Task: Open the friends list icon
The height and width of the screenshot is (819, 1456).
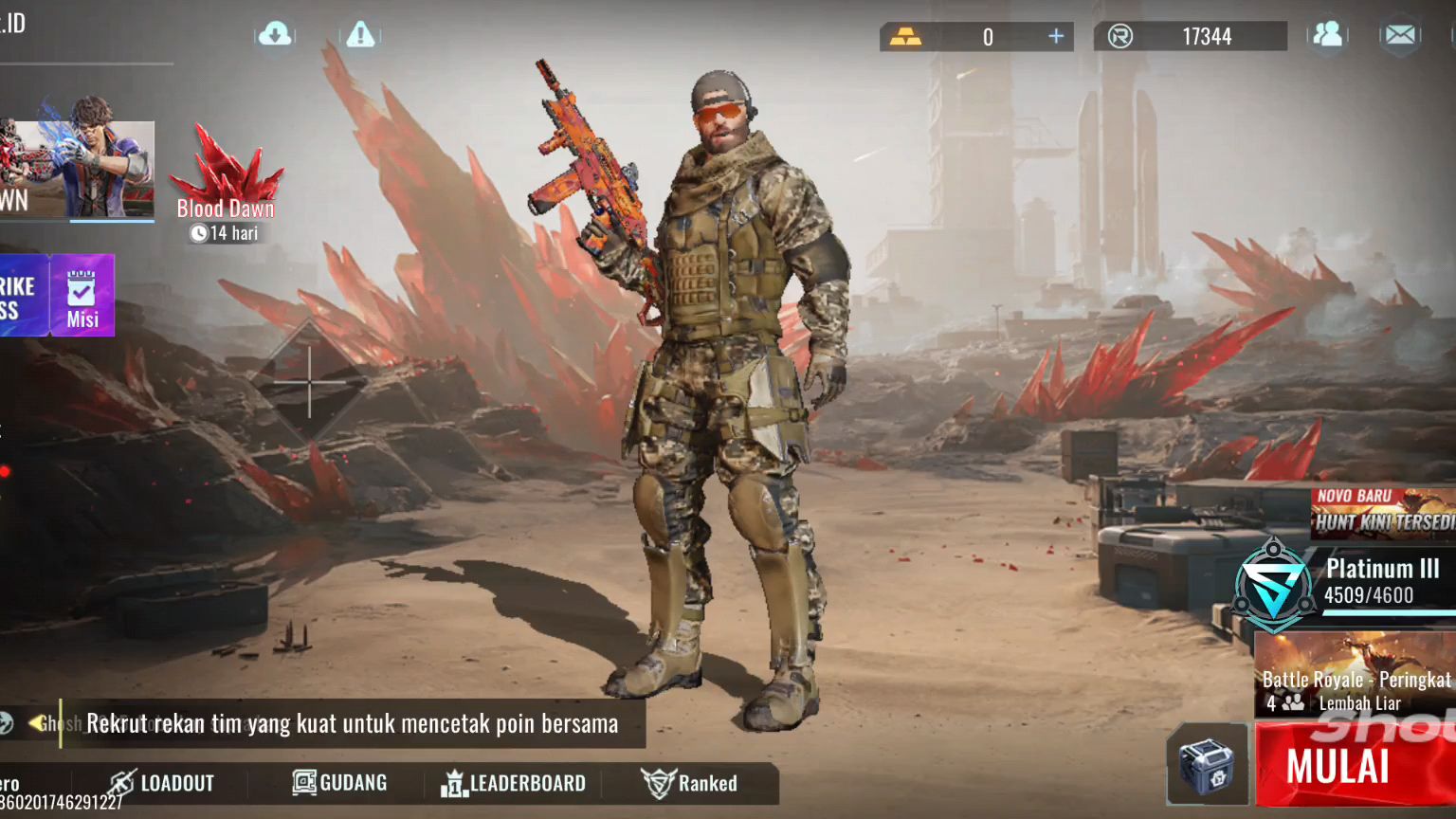Action: 1328,36
